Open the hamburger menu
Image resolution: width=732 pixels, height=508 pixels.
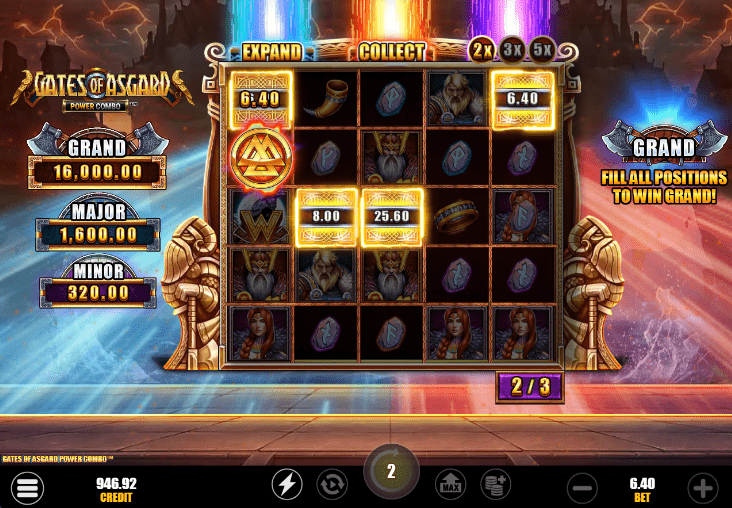(28, 487)
